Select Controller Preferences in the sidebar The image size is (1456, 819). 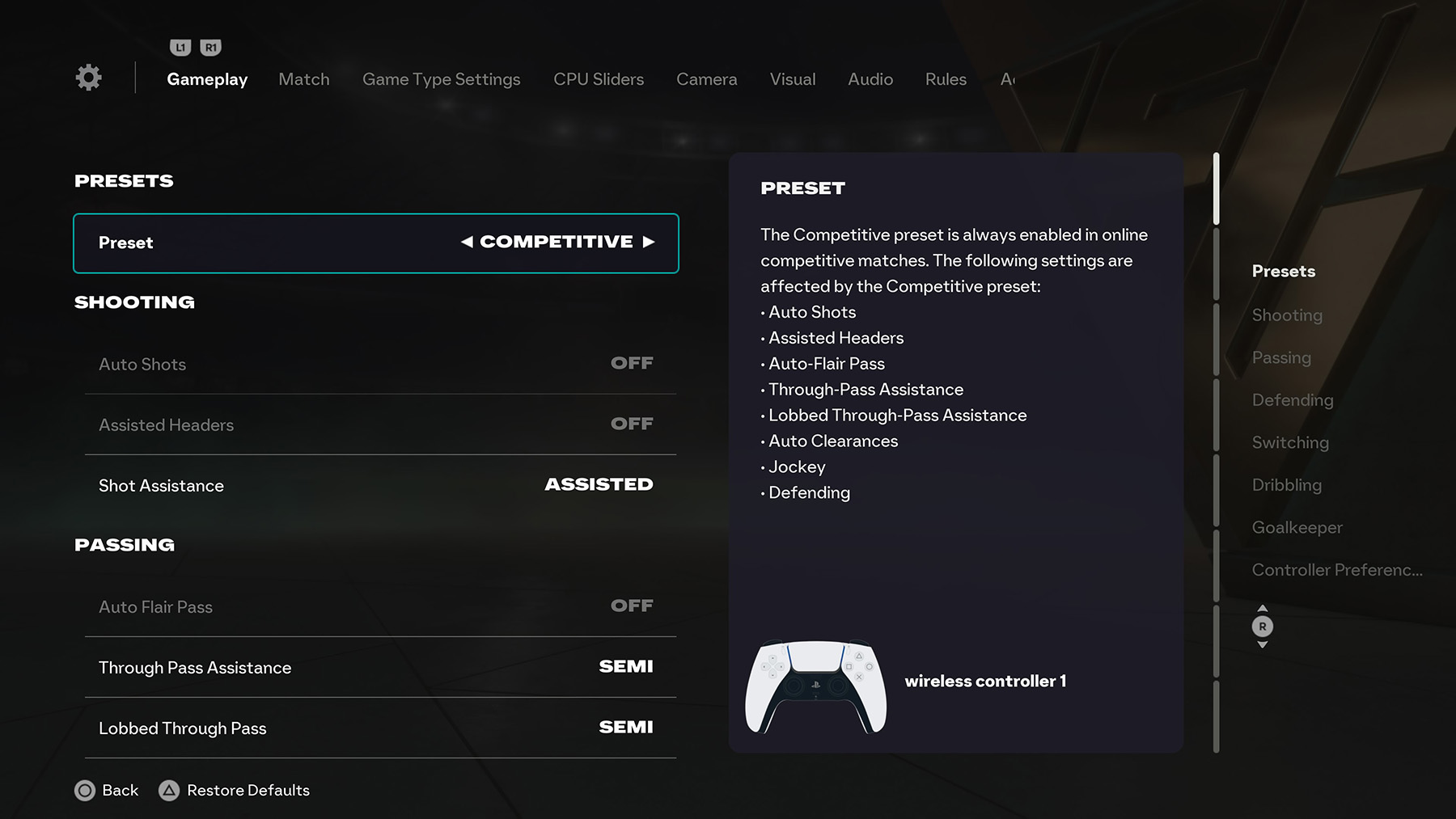pos(1335,569)
